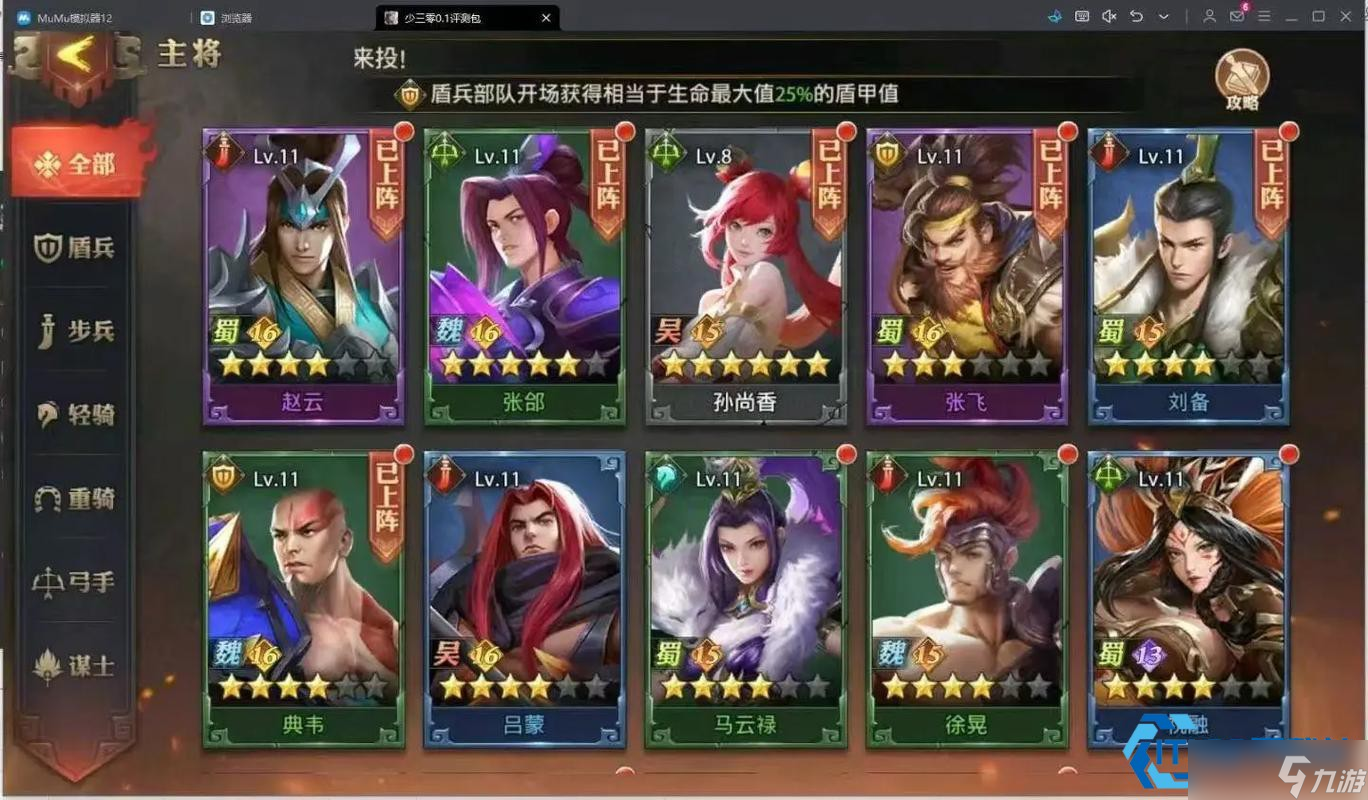Expand the emulator tools dropdown chevron
Viewport: 1368px width, 800px height.
tap(1163, 16)
